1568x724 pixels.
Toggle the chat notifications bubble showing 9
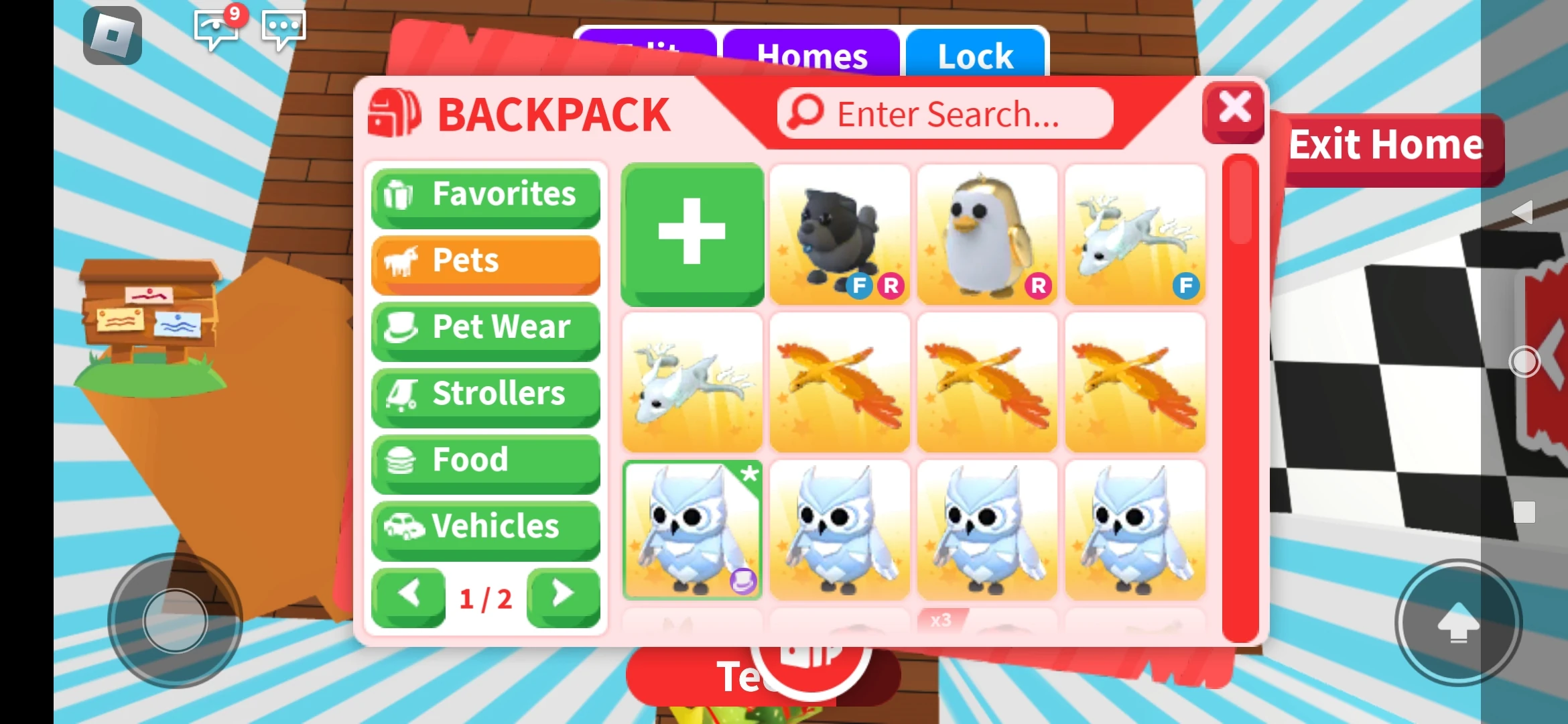click(216, 29)
